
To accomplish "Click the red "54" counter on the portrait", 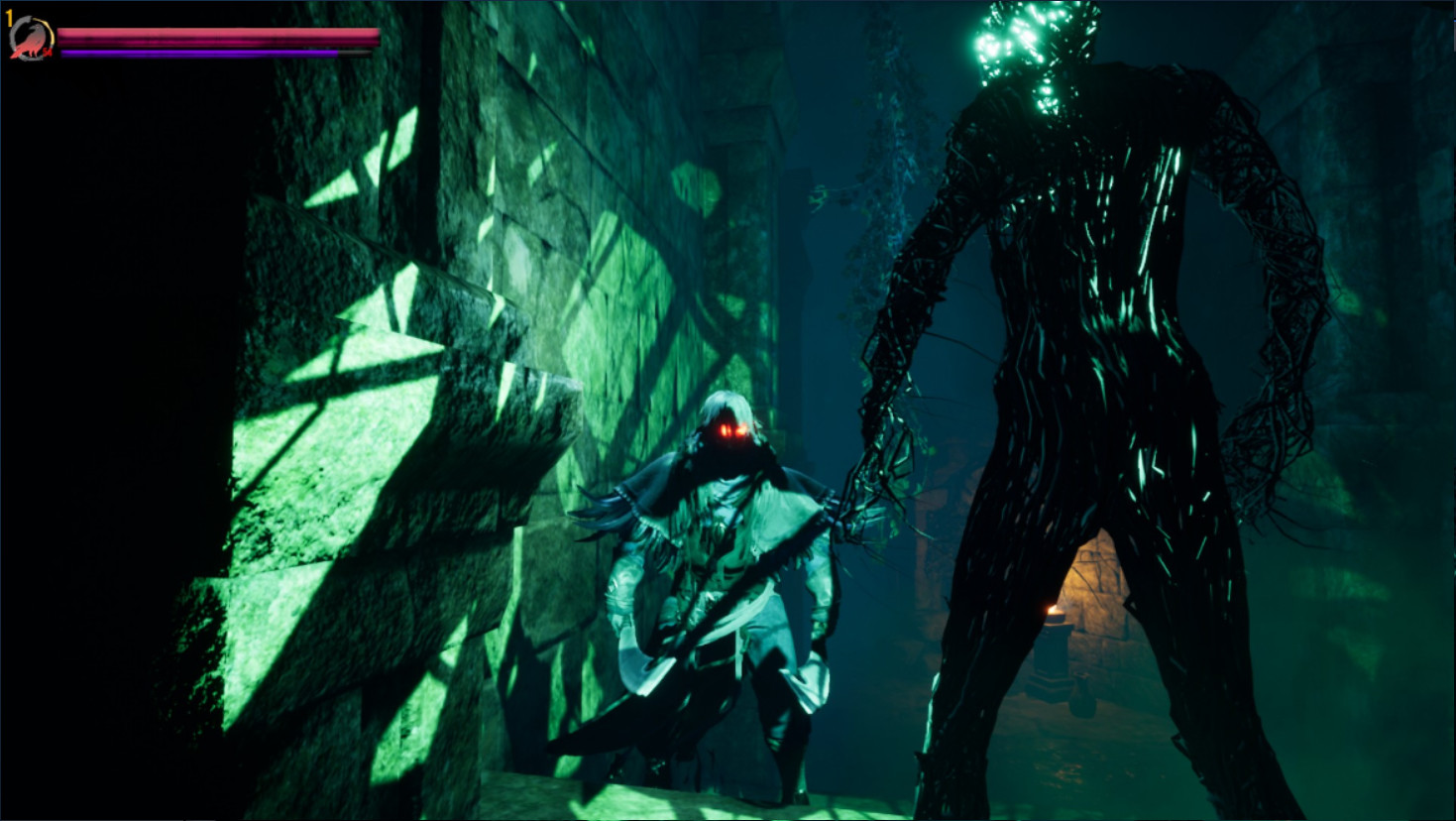I will [47, 52].
